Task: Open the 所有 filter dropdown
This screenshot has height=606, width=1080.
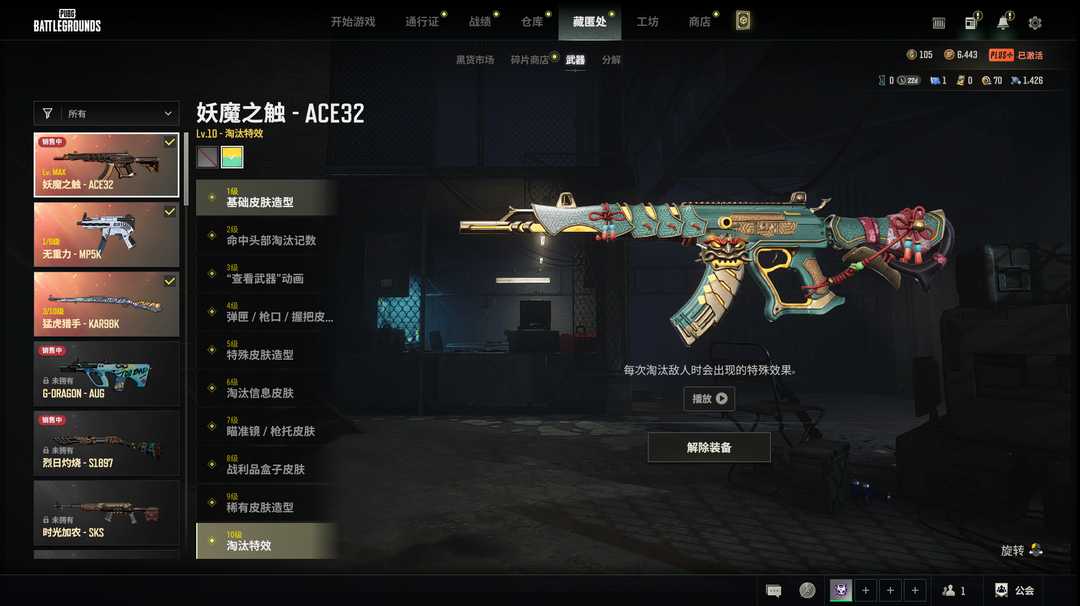Action: pos(107,114)
